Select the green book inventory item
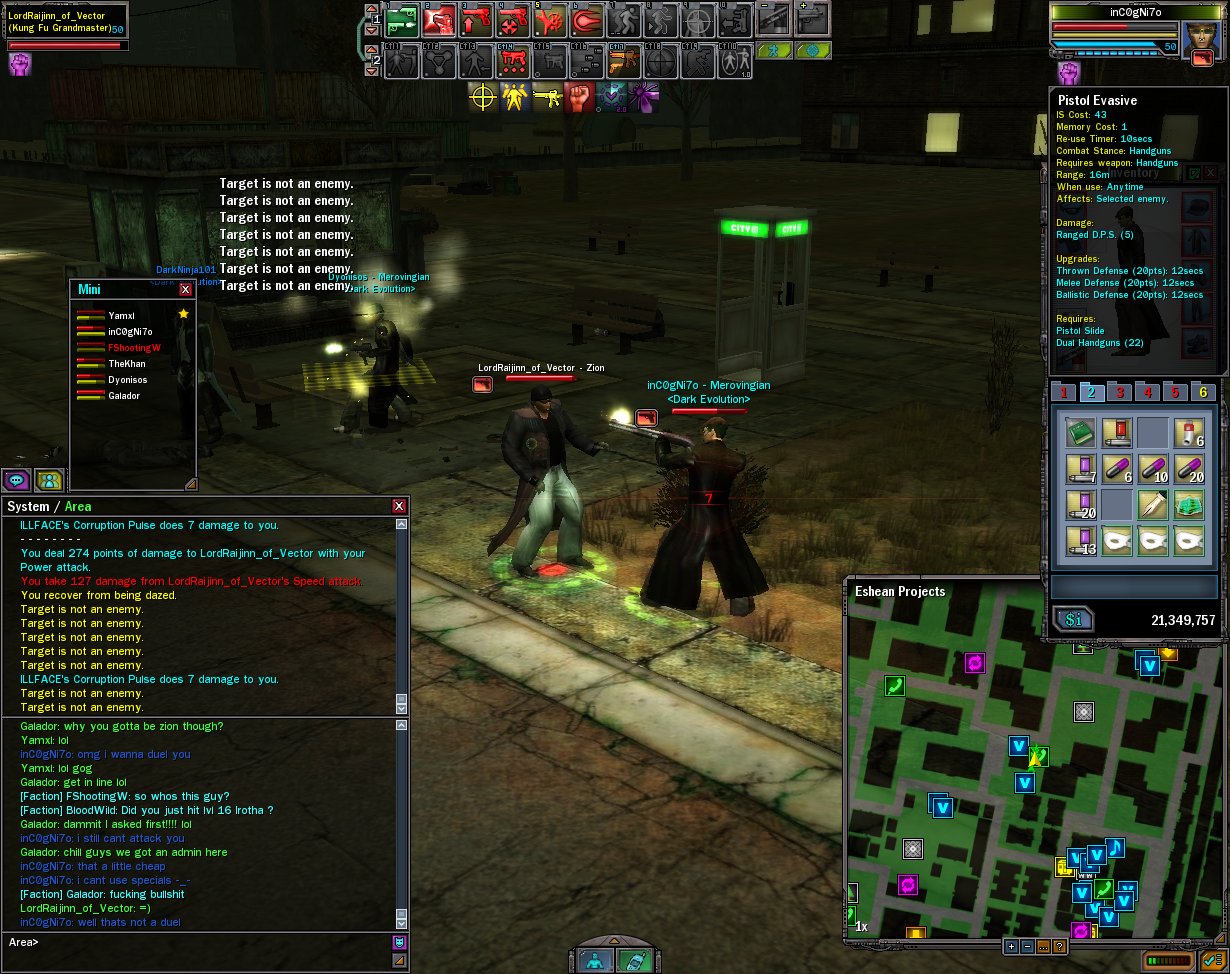This screenshot has width=1230, height=974. pos(1078,433)
